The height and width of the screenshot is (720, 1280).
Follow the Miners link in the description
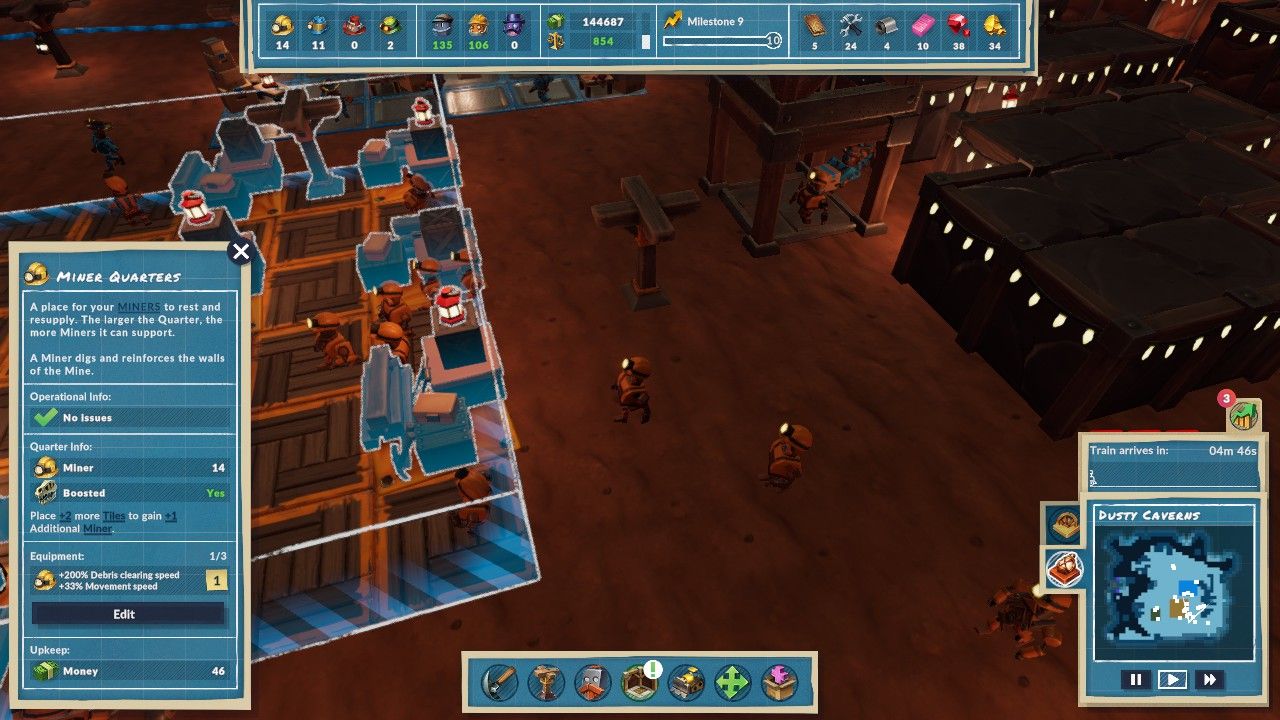coord(138,307)
